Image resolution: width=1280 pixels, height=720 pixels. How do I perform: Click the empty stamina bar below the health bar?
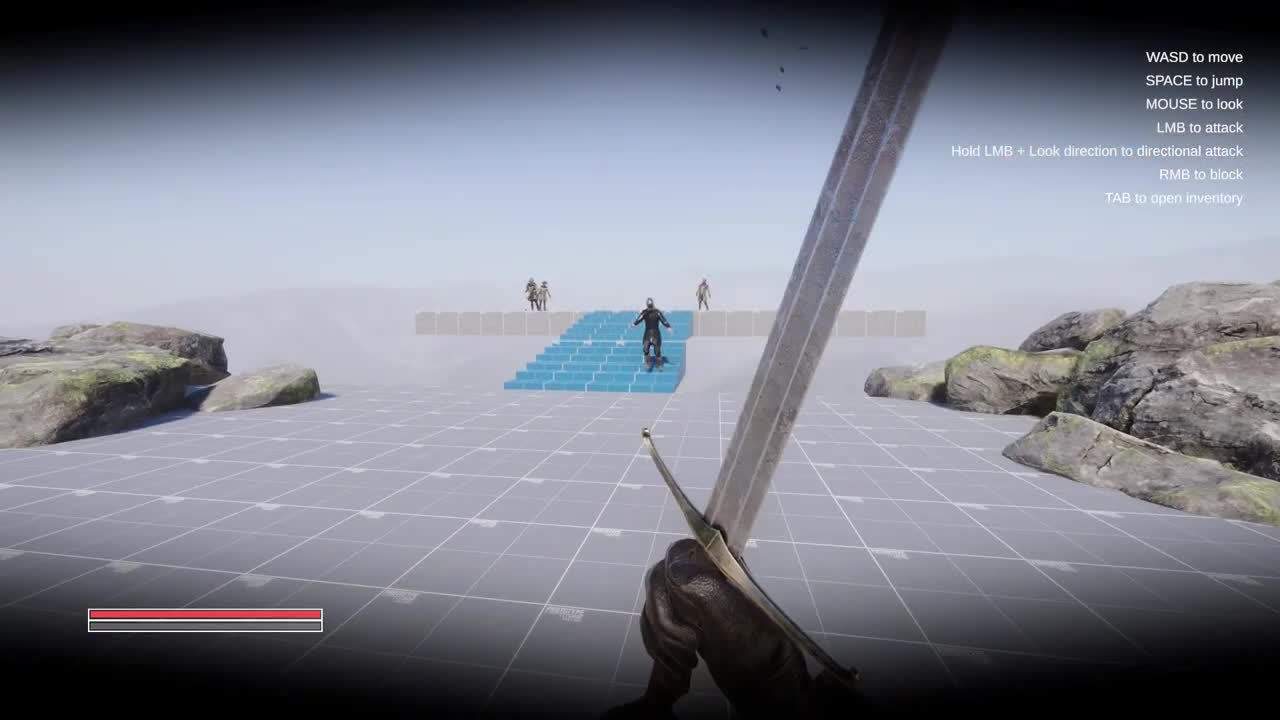[205, 625]
